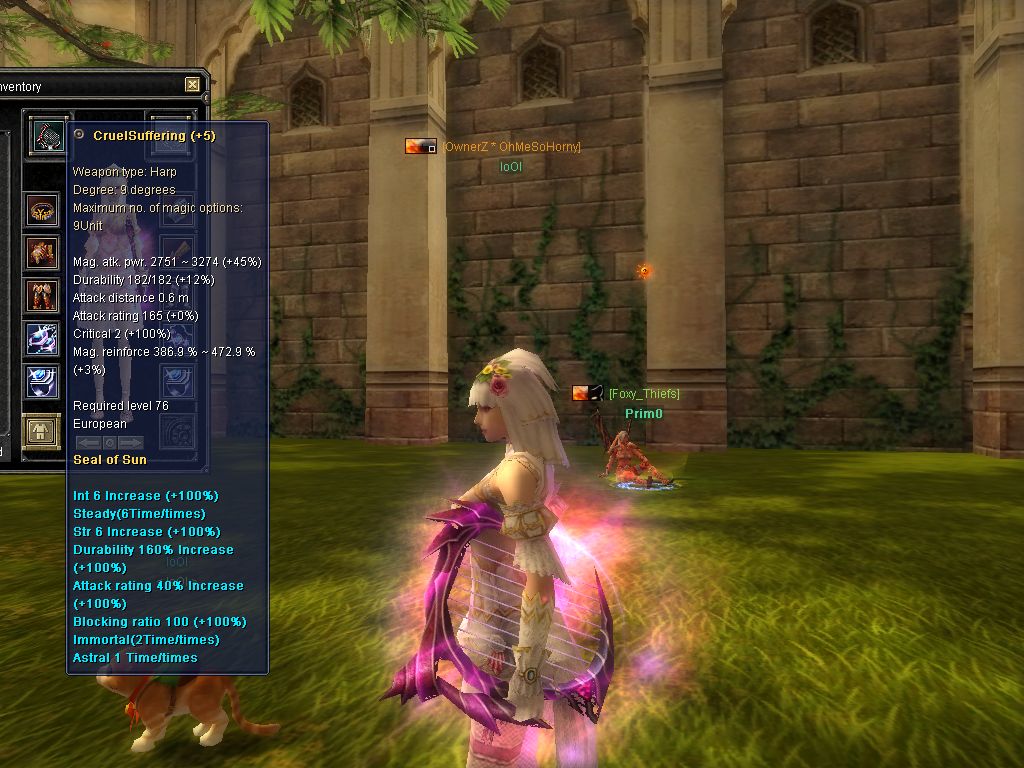1024x768 pixels.
Task: Open the avatar costume button
Action: point(42,432)
